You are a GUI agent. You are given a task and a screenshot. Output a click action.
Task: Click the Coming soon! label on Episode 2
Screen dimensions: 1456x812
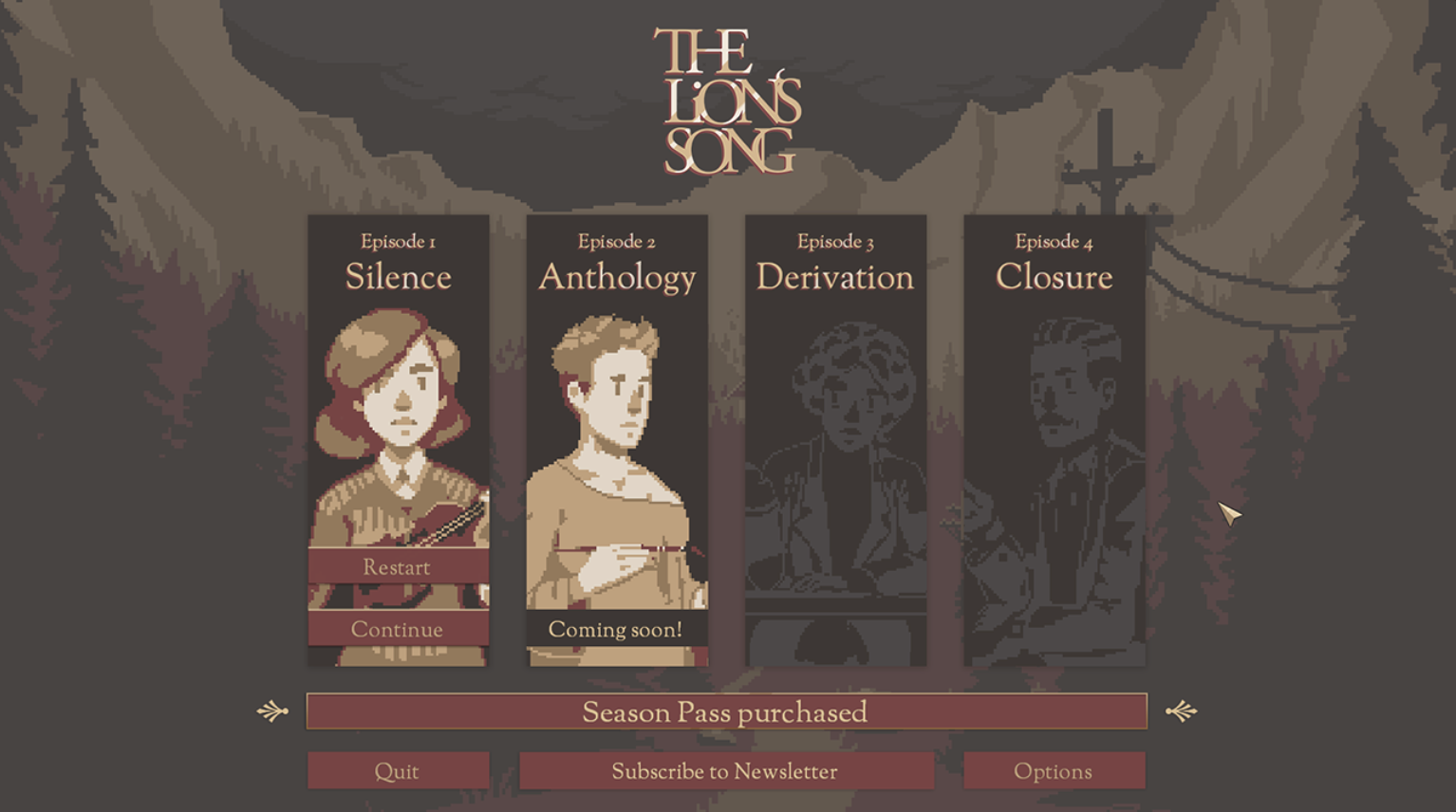615,629
